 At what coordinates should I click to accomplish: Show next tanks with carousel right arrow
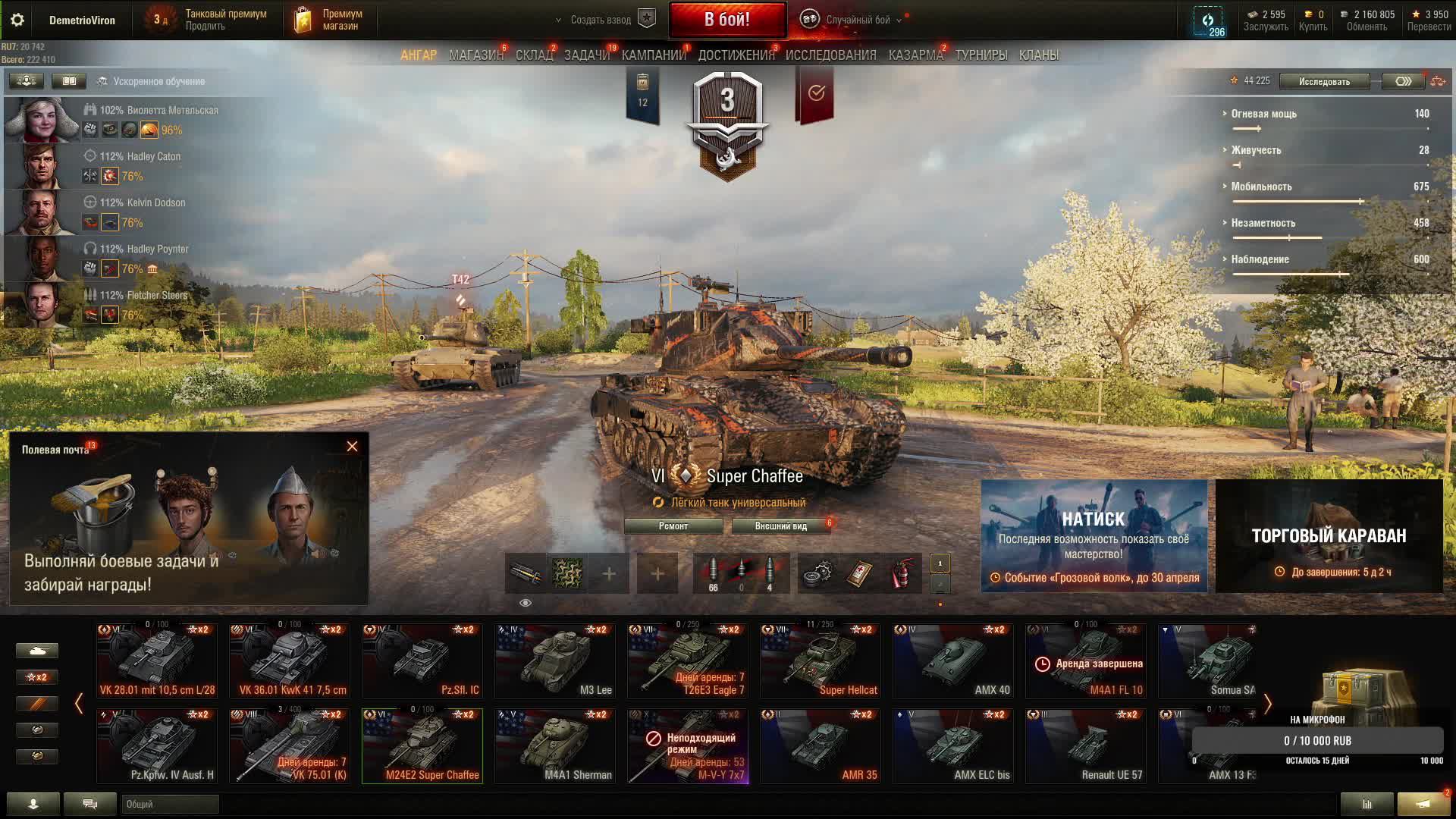(1267, 704)
